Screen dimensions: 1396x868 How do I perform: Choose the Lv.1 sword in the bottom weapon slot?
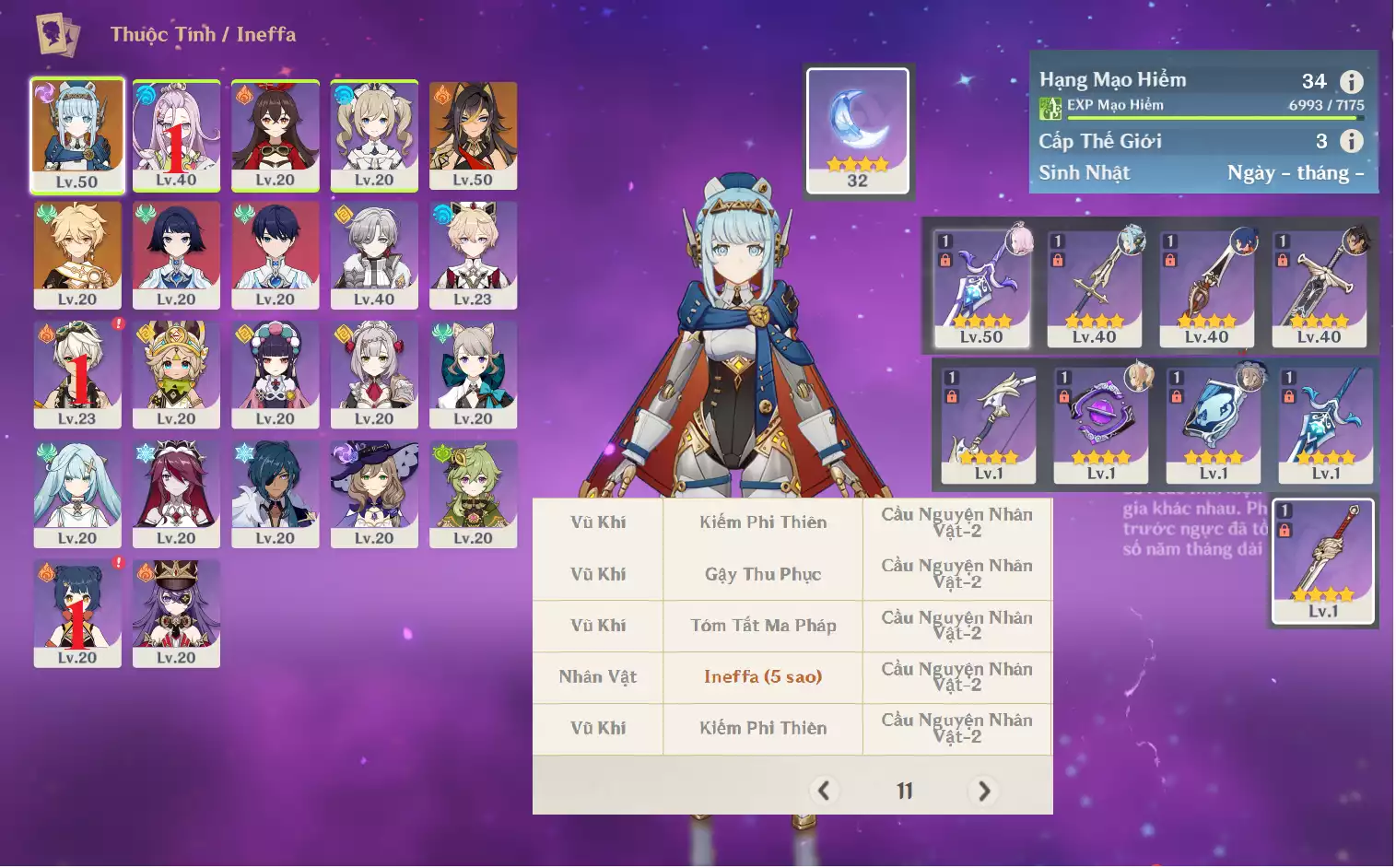click(x=1323, y=561)
